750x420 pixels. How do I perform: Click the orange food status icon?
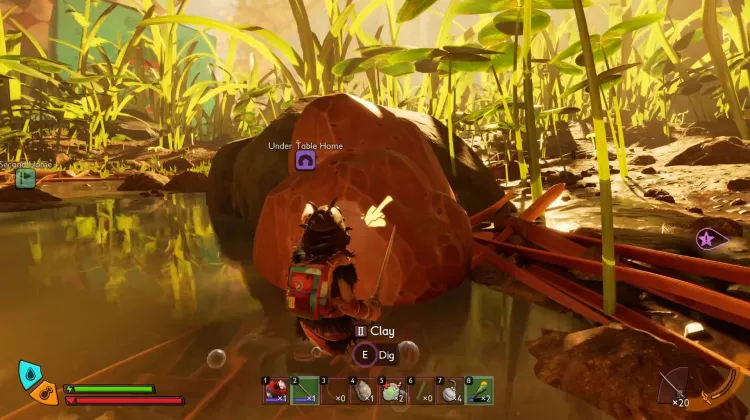[44, 393]
